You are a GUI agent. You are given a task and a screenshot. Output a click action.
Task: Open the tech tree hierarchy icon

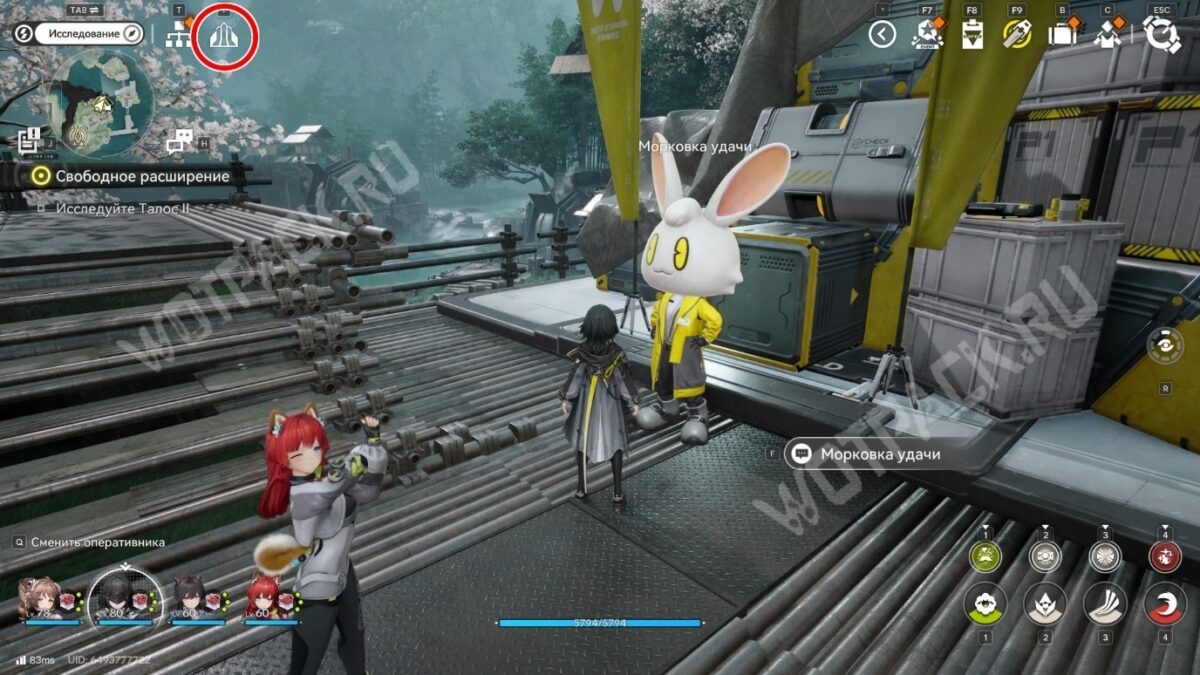tap(179, 35)
